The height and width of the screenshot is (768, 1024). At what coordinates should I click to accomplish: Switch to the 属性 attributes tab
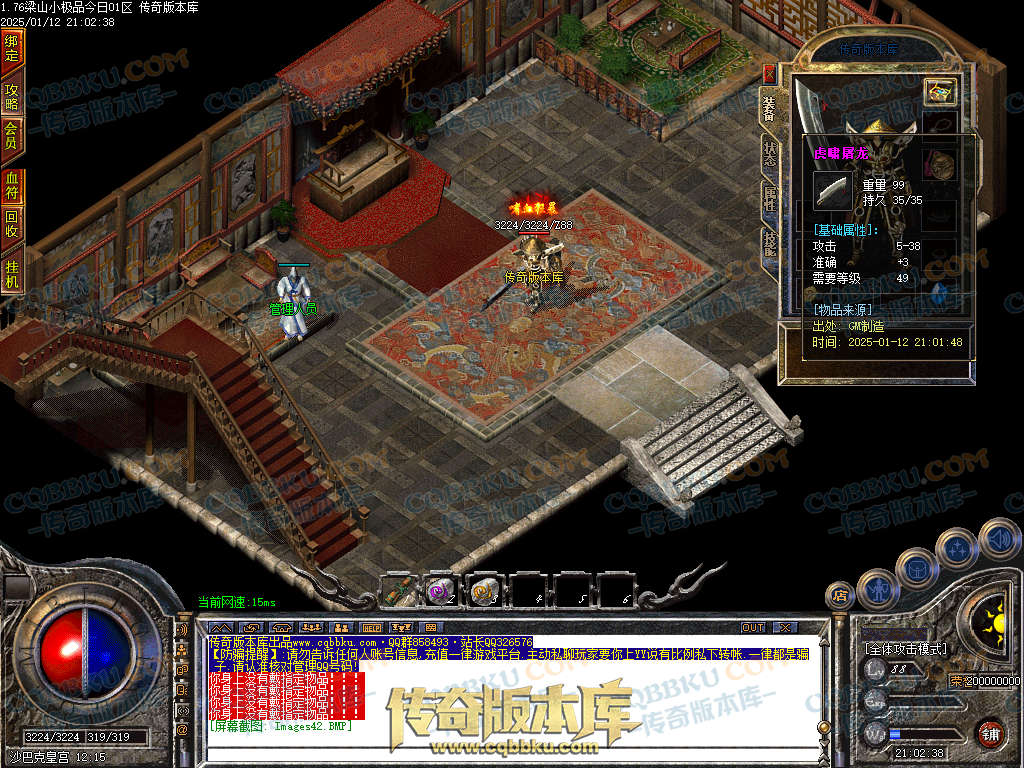pyautogui.click(x=770, y=197)
